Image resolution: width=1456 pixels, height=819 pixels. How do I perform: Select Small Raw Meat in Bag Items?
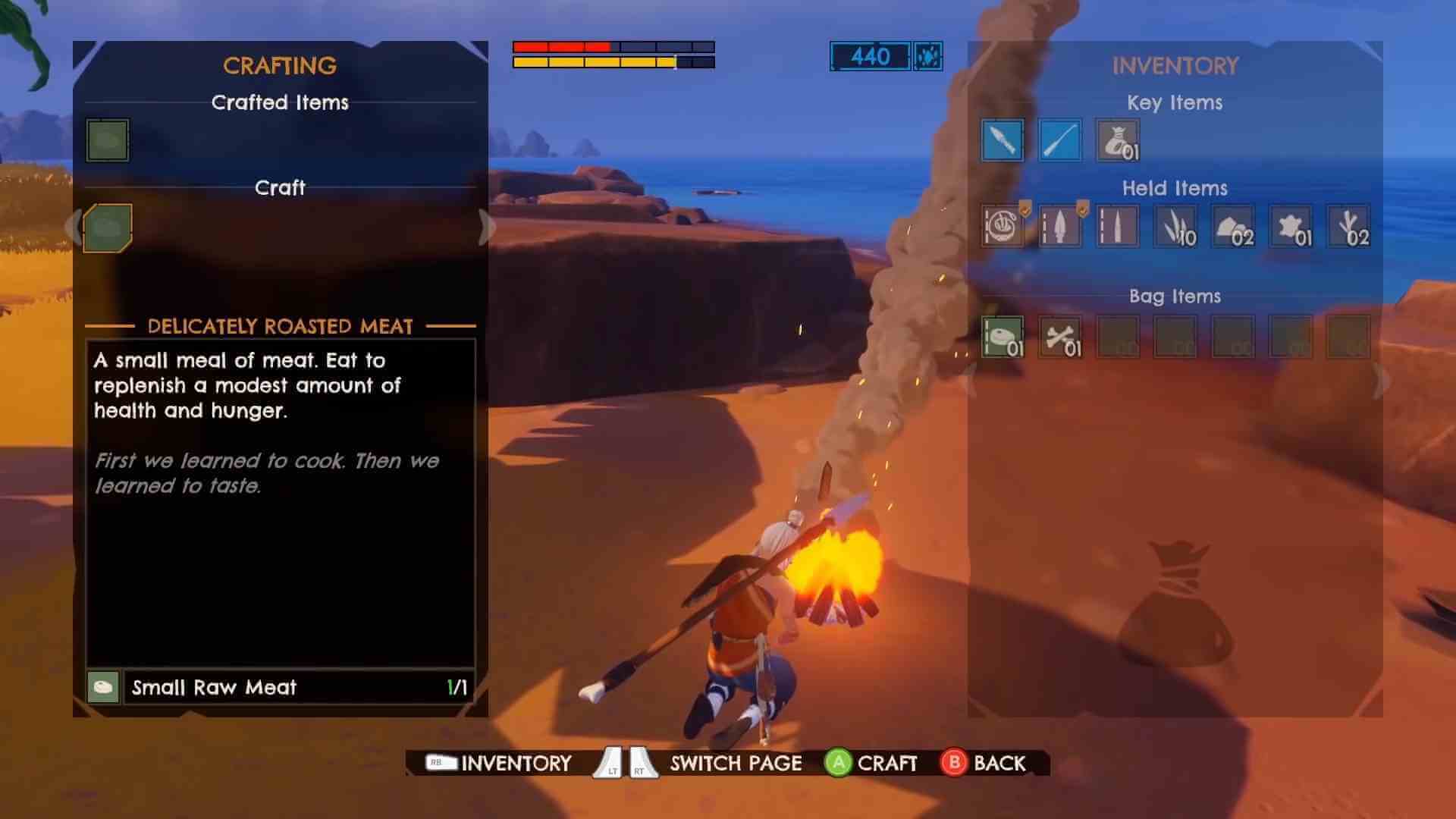1001,337
